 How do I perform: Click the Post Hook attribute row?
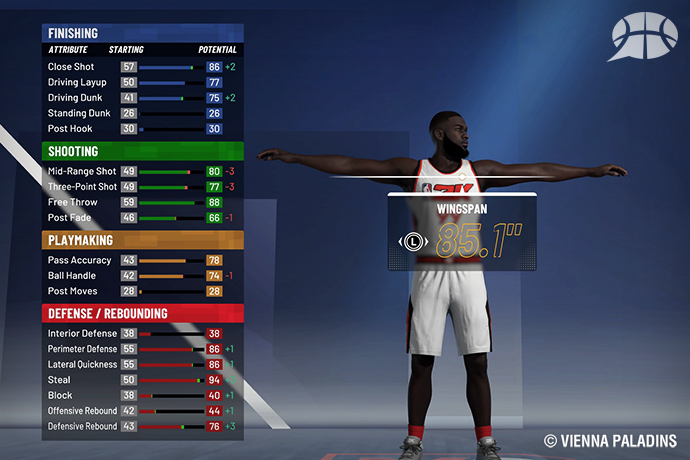point(141,129)
